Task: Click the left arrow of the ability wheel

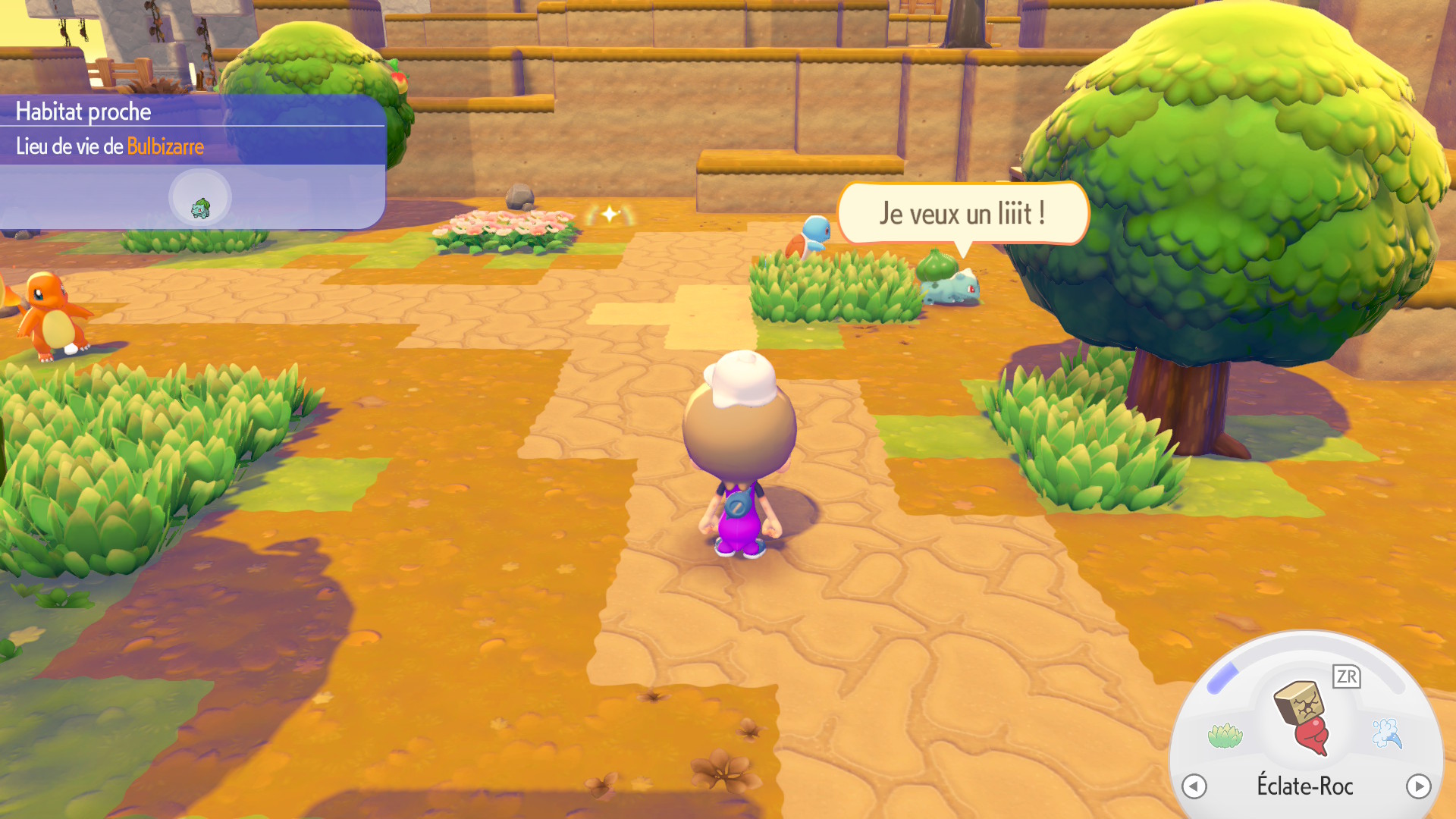Action: tap(1194, 786)
